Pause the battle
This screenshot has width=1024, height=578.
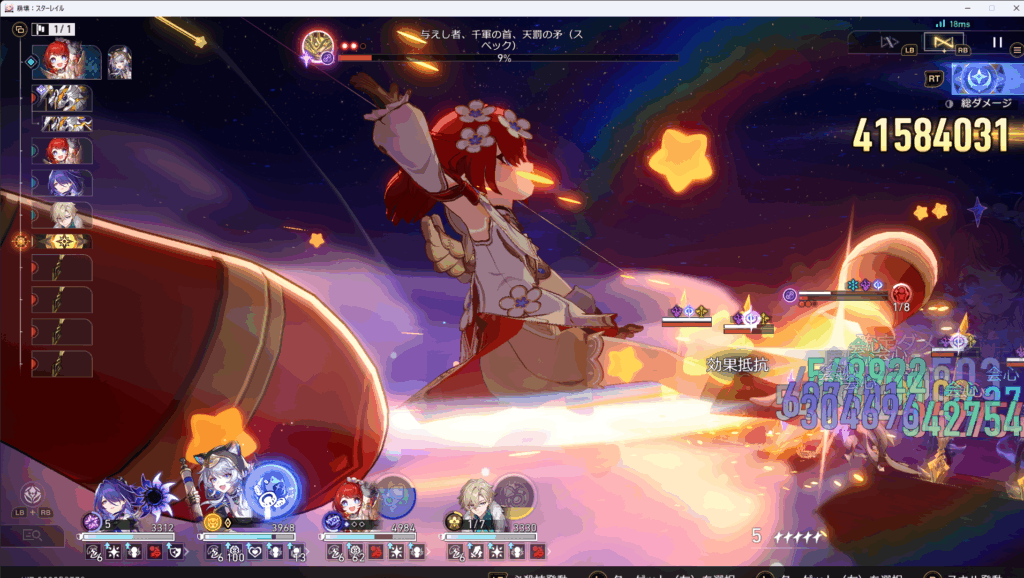pyautogui.click(x=997, y=42)
